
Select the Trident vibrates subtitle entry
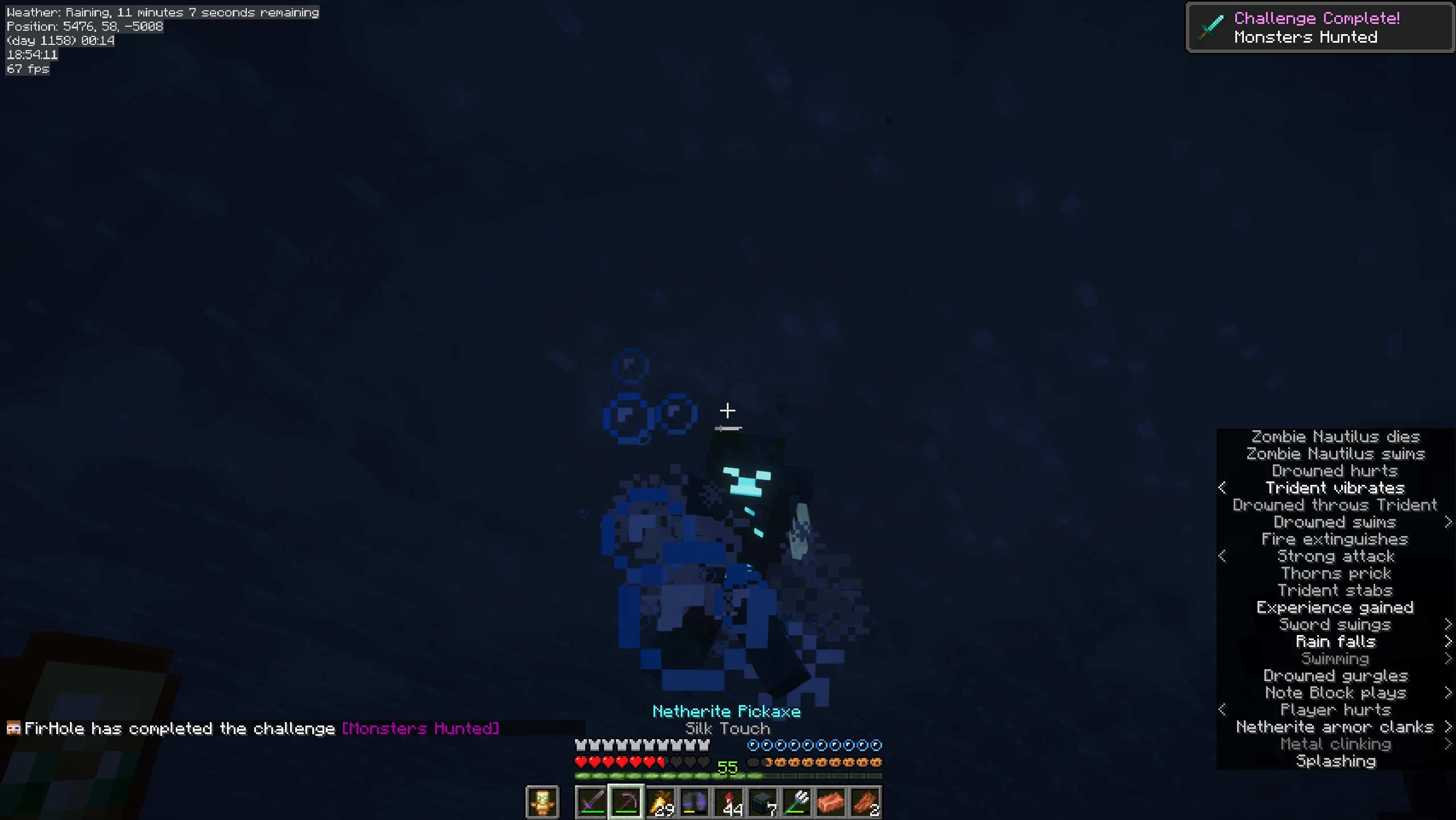pos(1335,488)
